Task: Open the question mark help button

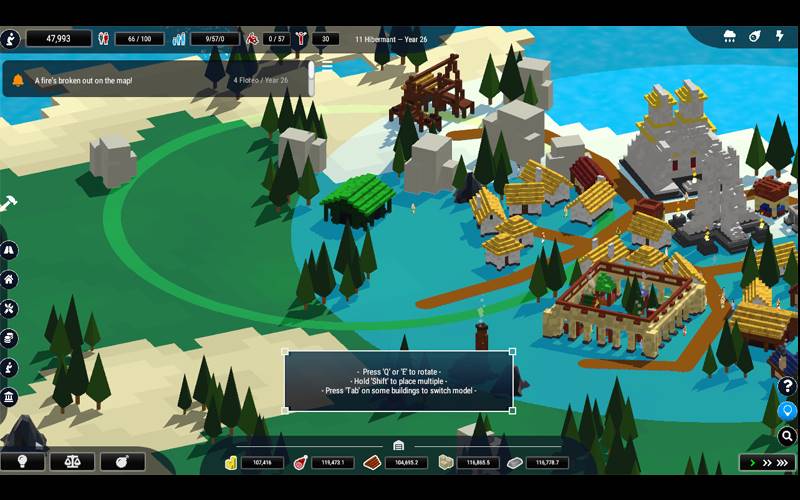Action: click(x=788, y=387)
